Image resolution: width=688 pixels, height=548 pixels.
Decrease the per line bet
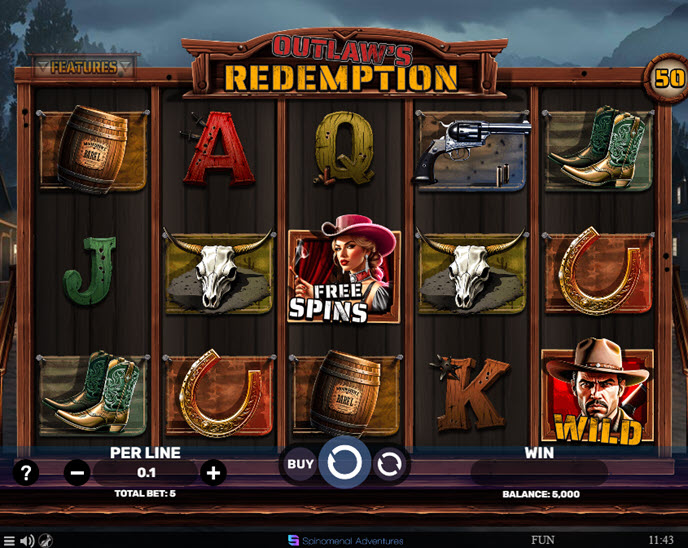(x=77, y=472)
